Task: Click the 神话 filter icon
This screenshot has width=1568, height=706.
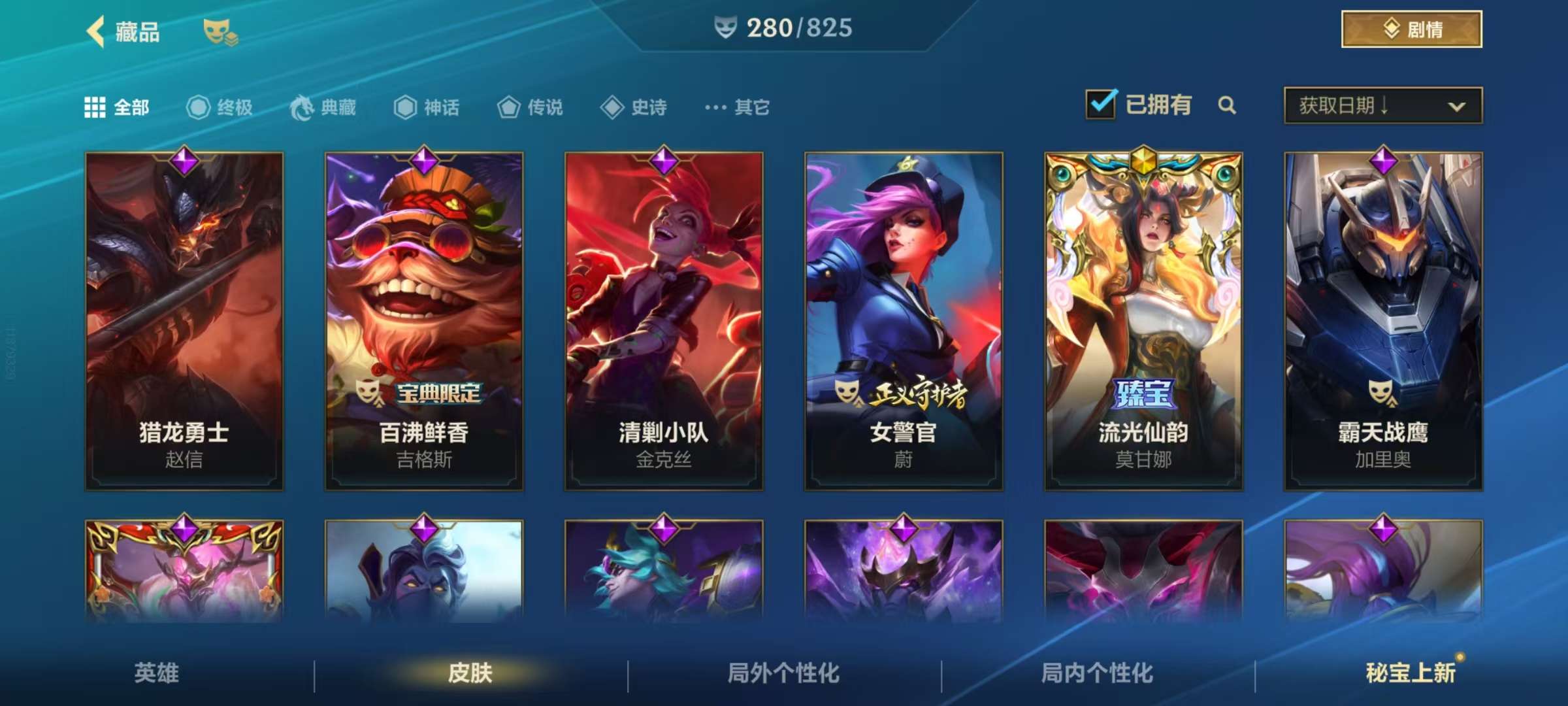Action: 405,107
